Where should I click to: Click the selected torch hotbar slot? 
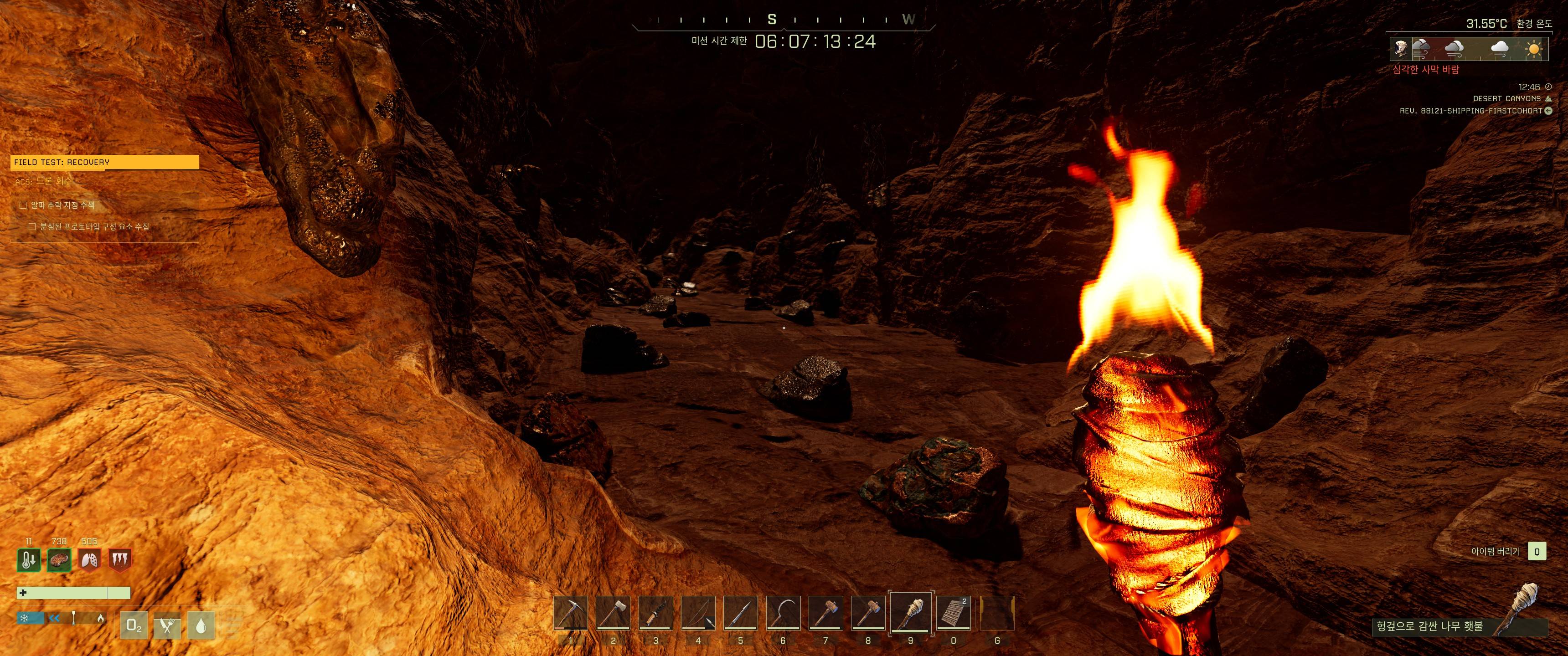911,613
